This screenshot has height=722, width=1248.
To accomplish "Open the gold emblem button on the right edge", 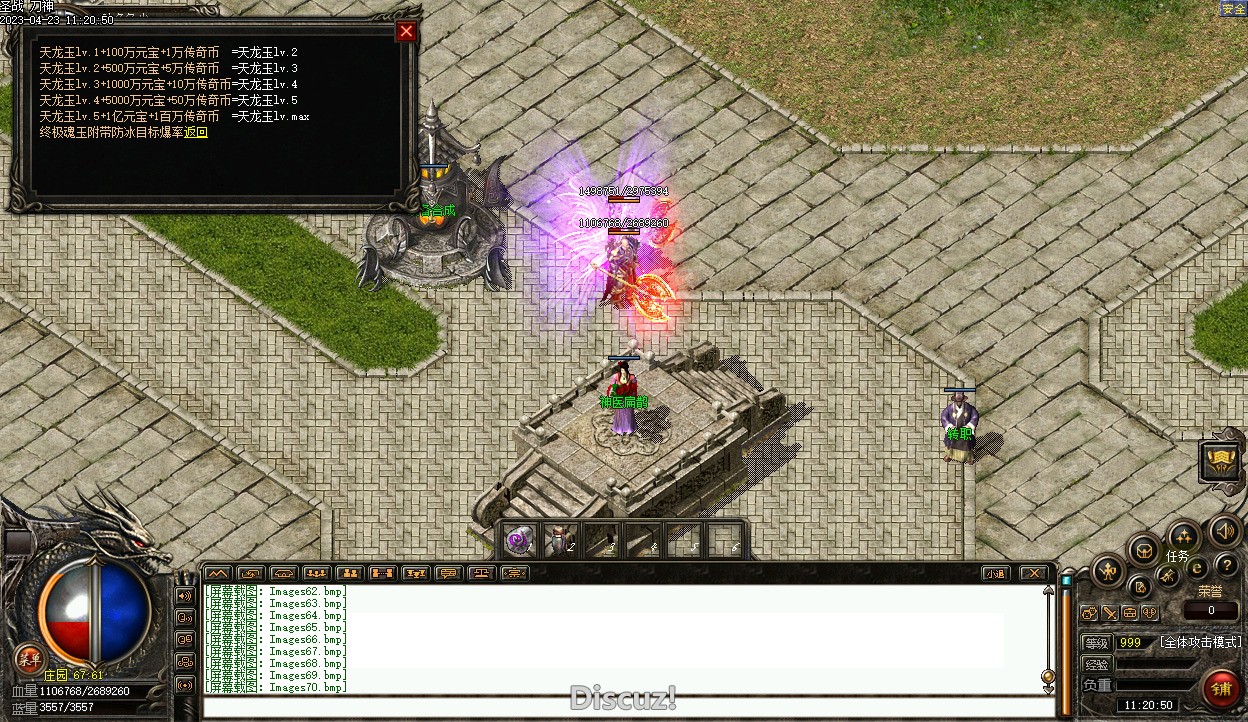I will pyautogui.click(x=1221, y=459).
